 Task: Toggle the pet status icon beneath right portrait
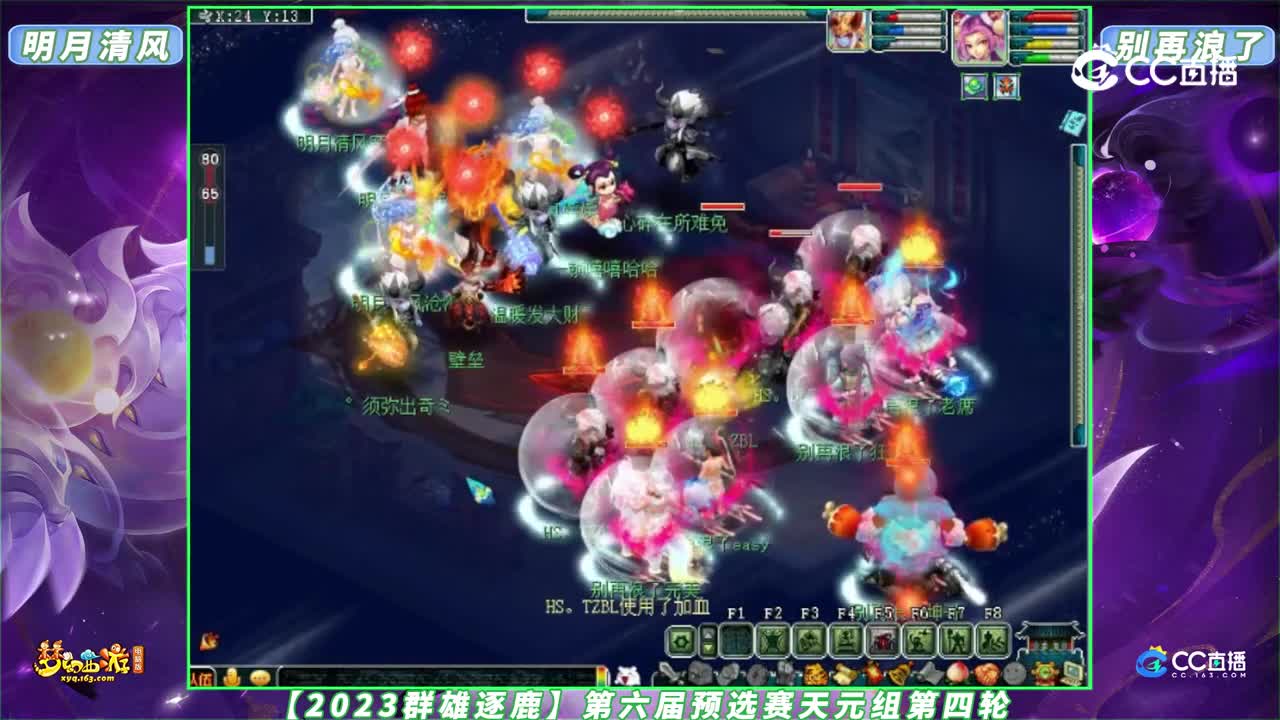click(1006, 86)
